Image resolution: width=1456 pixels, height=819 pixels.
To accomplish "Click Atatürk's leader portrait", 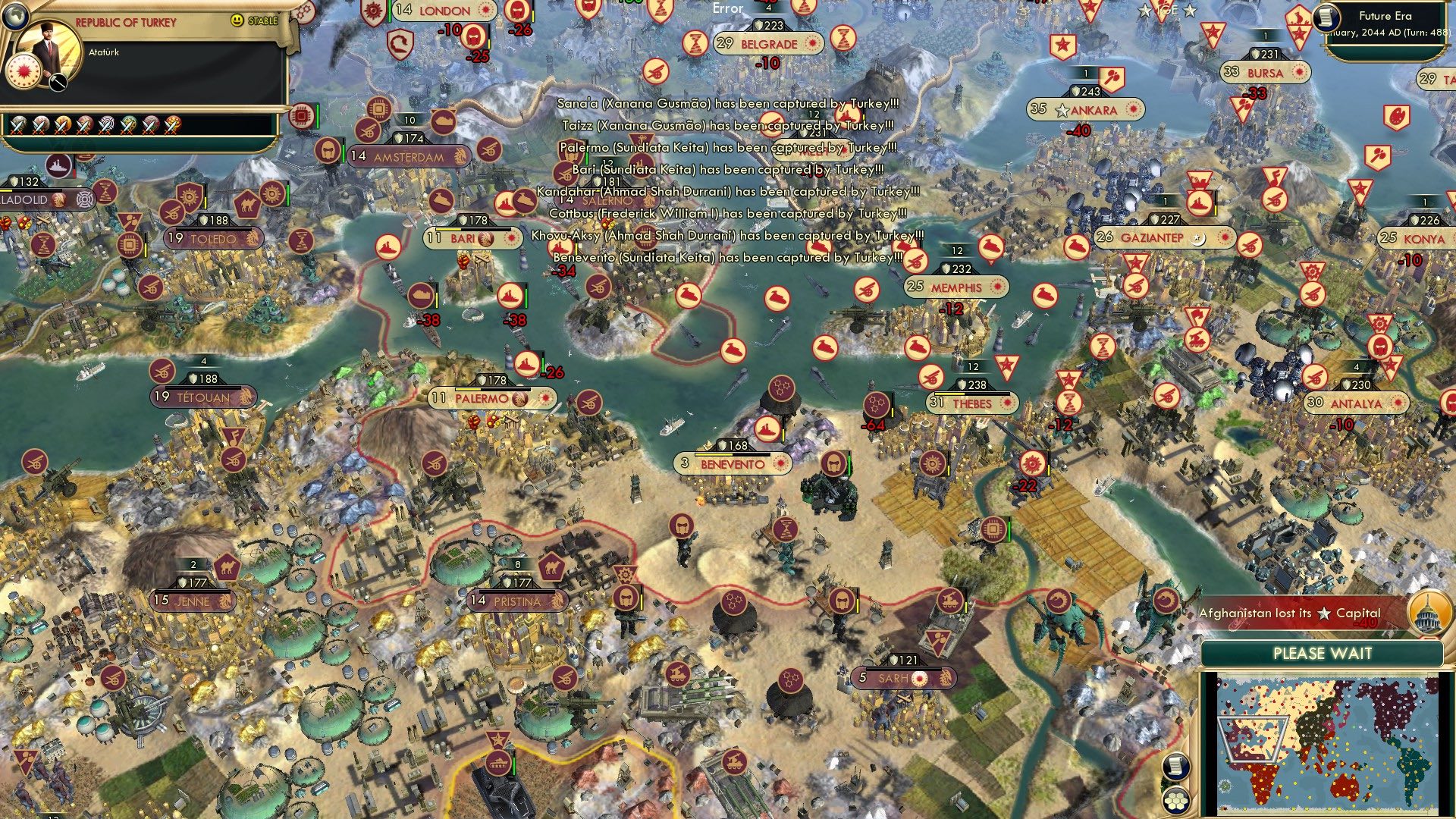I will [47, 47].
